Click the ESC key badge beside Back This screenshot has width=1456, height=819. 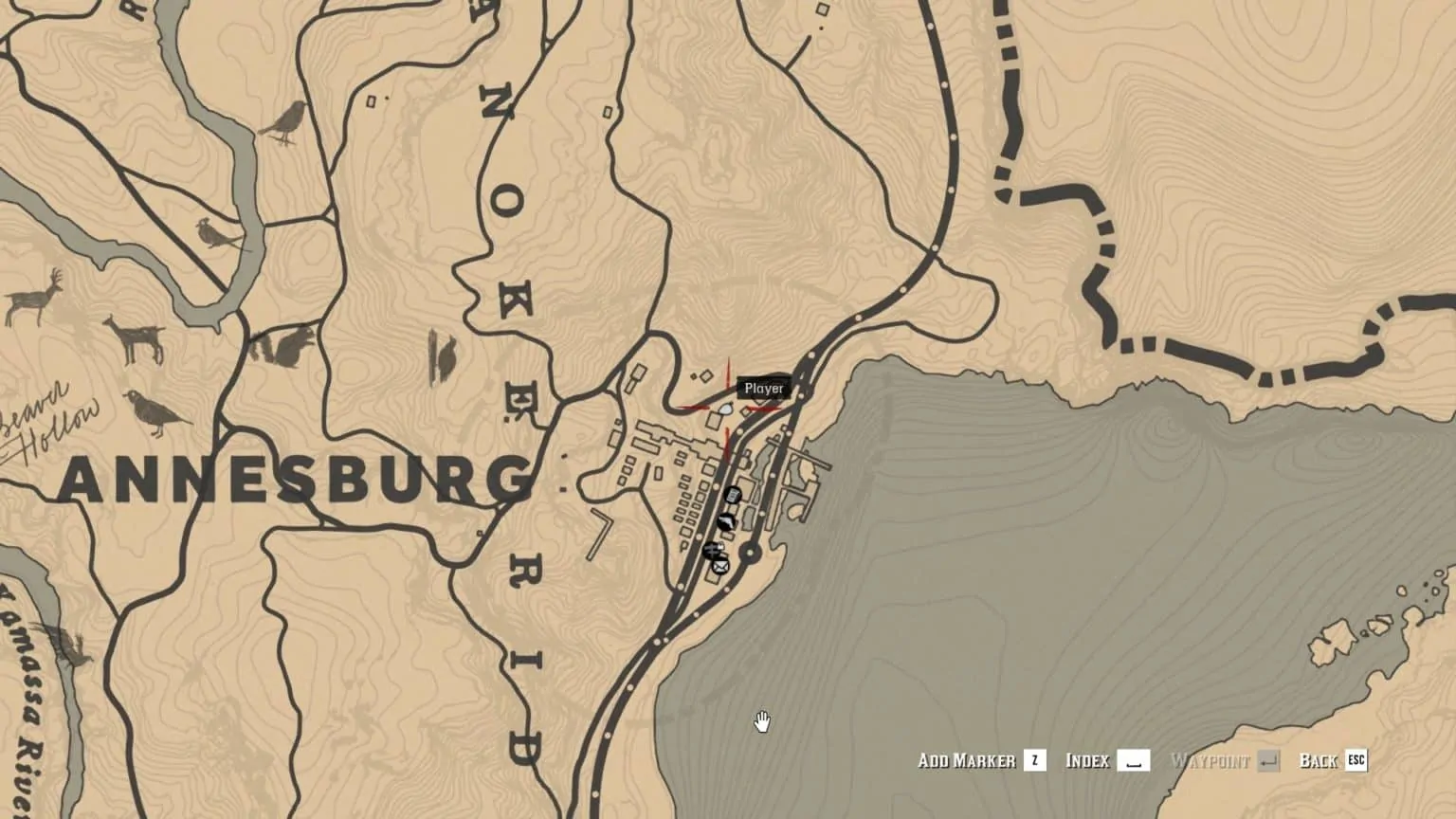click(x=1356, y=760)
